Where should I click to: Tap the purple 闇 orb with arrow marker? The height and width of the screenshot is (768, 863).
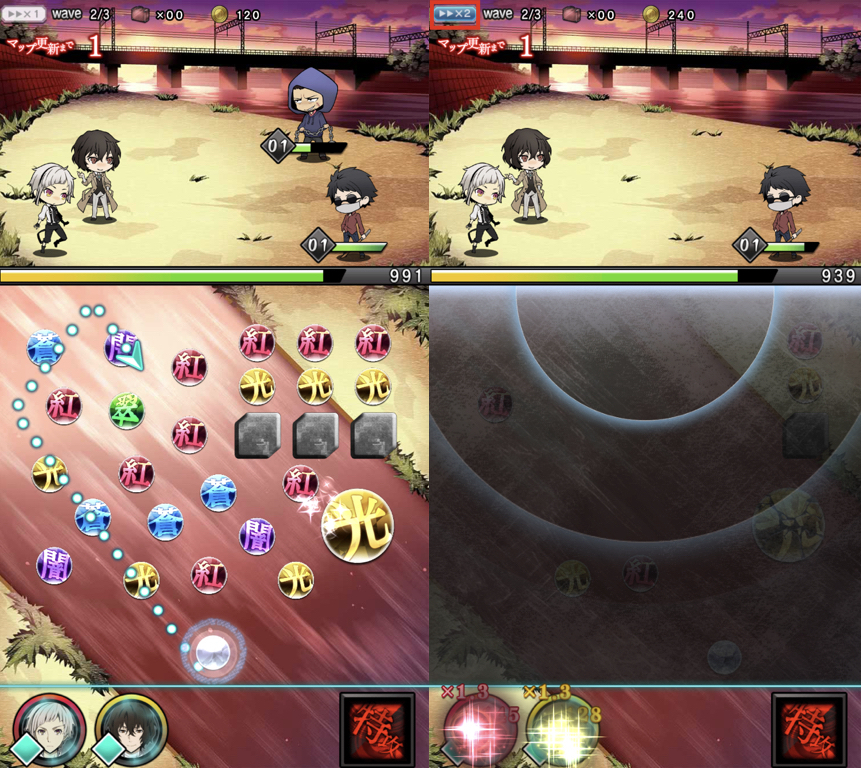coord(122,347)
